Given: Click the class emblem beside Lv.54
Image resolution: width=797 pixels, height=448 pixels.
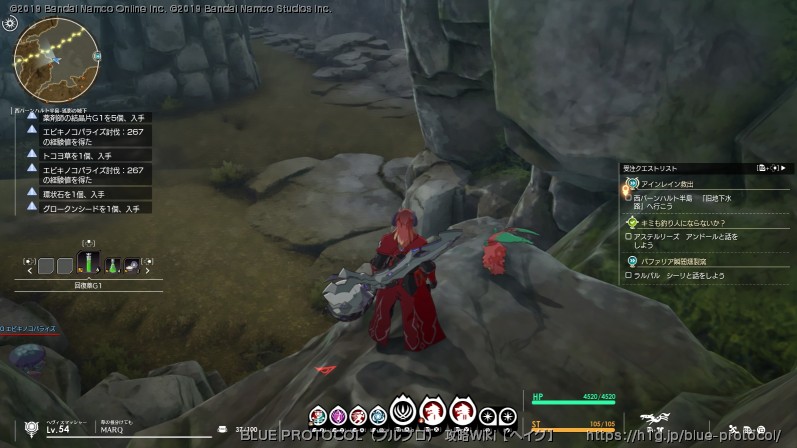Looking at the screenshot, I should pos(31,428).
